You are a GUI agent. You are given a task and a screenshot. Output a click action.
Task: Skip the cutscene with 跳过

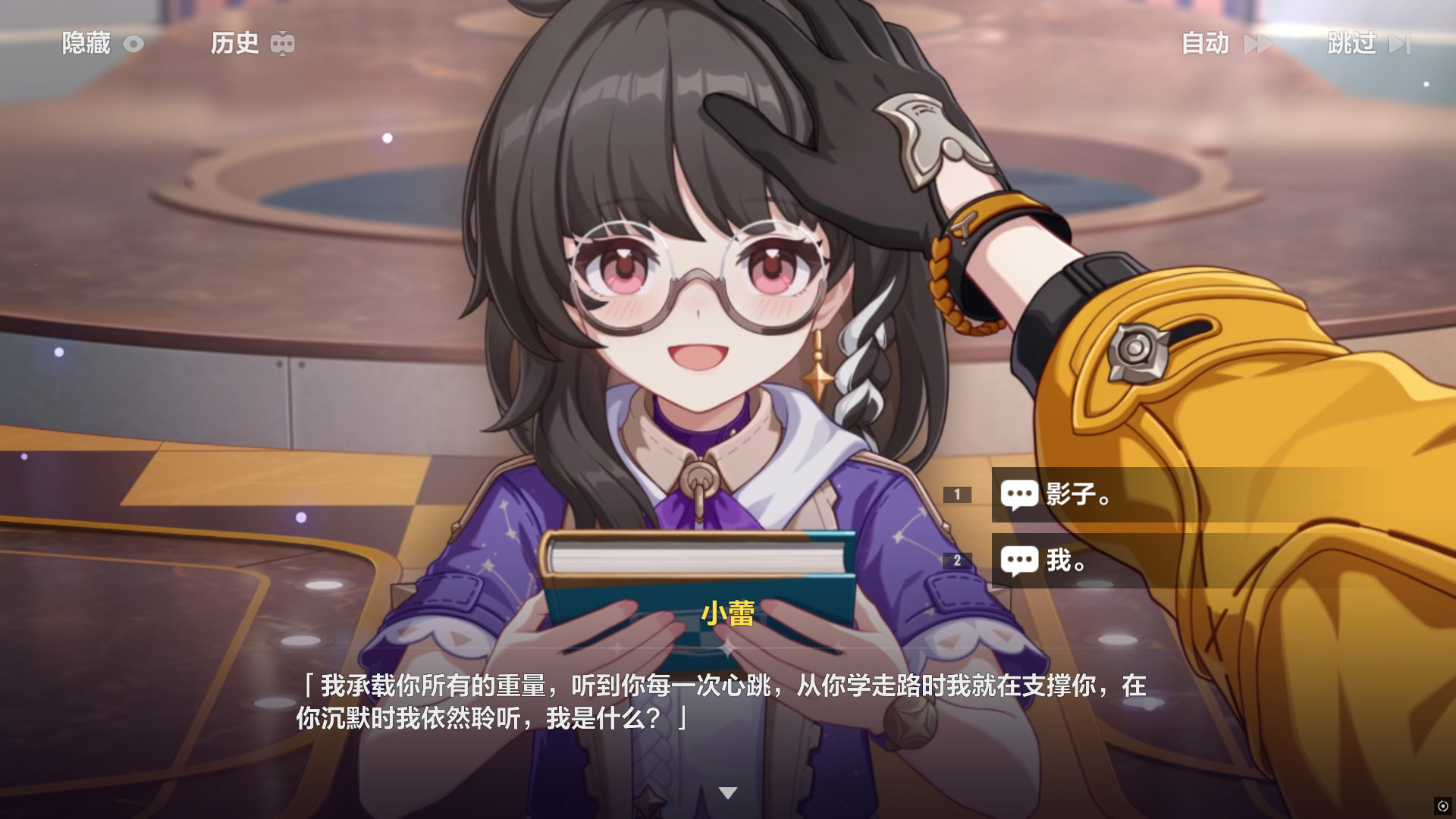(x=1368, y=43)
